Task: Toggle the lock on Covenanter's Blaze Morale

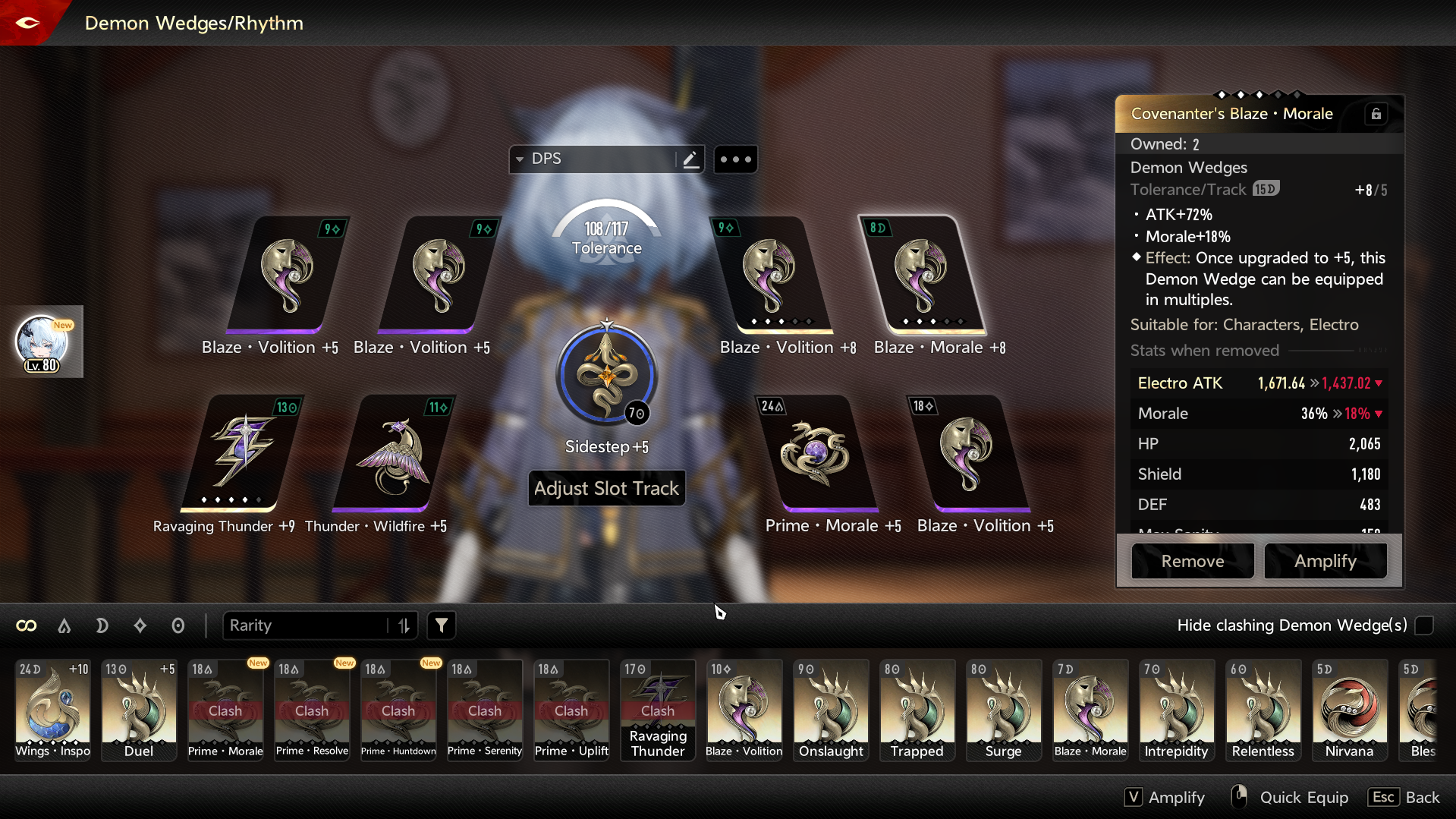Action: point(1376,114)
